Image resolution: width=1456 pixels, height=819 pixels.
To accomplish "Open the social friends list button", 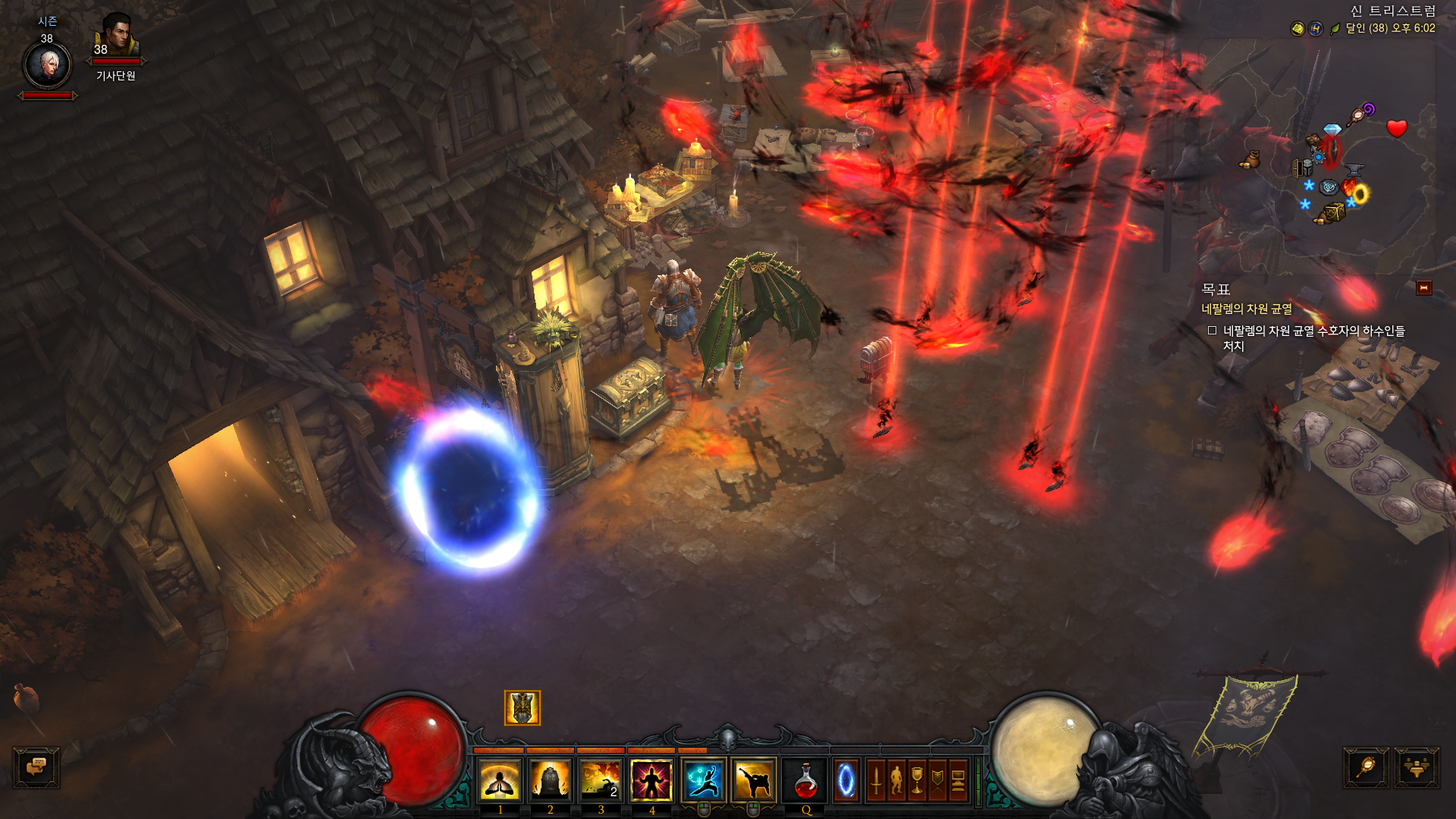I will [1416, 767].
